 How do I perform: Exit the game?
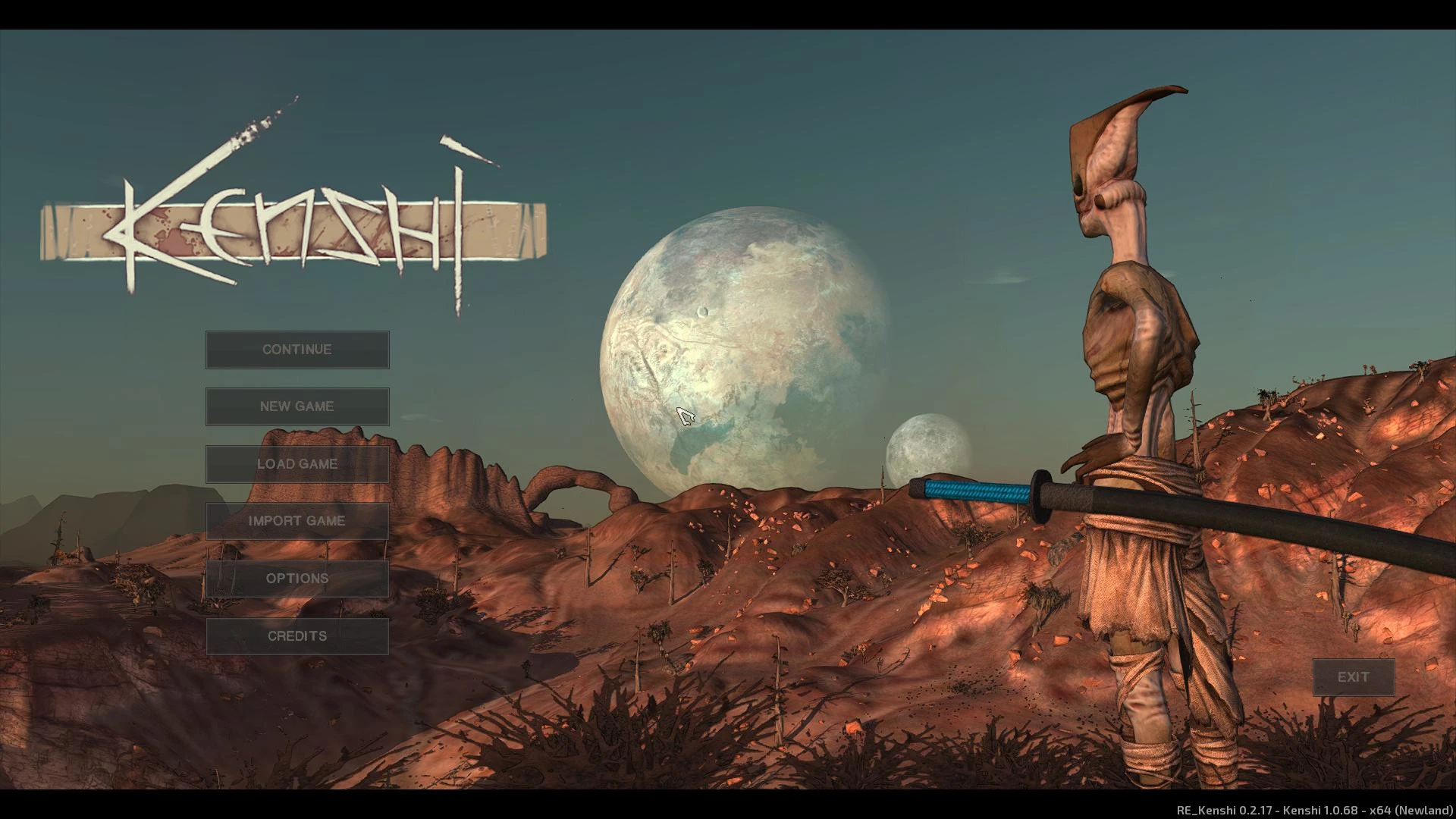coord(1353,677)
